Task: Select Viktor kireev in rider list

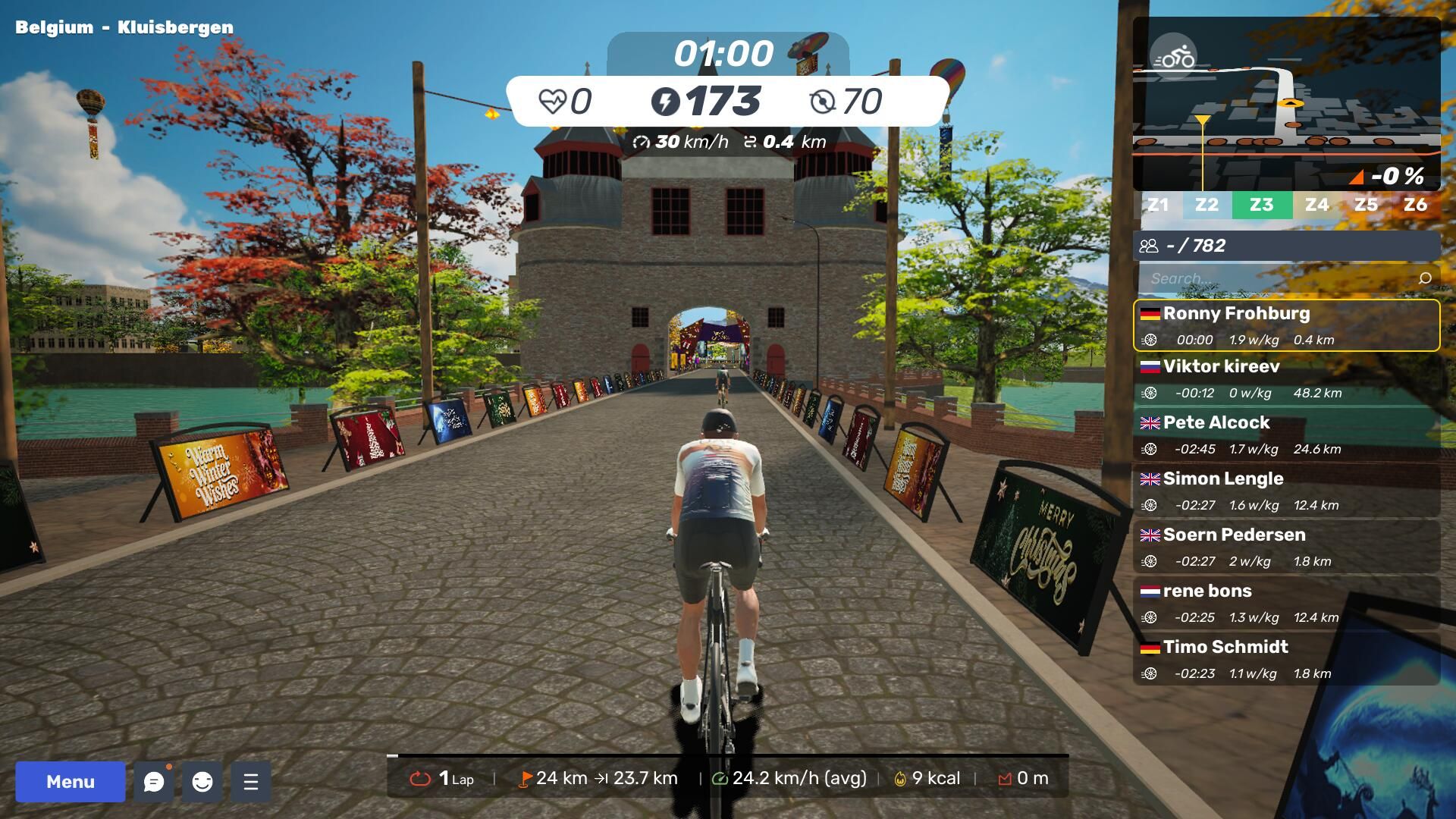Action: click(1286, 378)
